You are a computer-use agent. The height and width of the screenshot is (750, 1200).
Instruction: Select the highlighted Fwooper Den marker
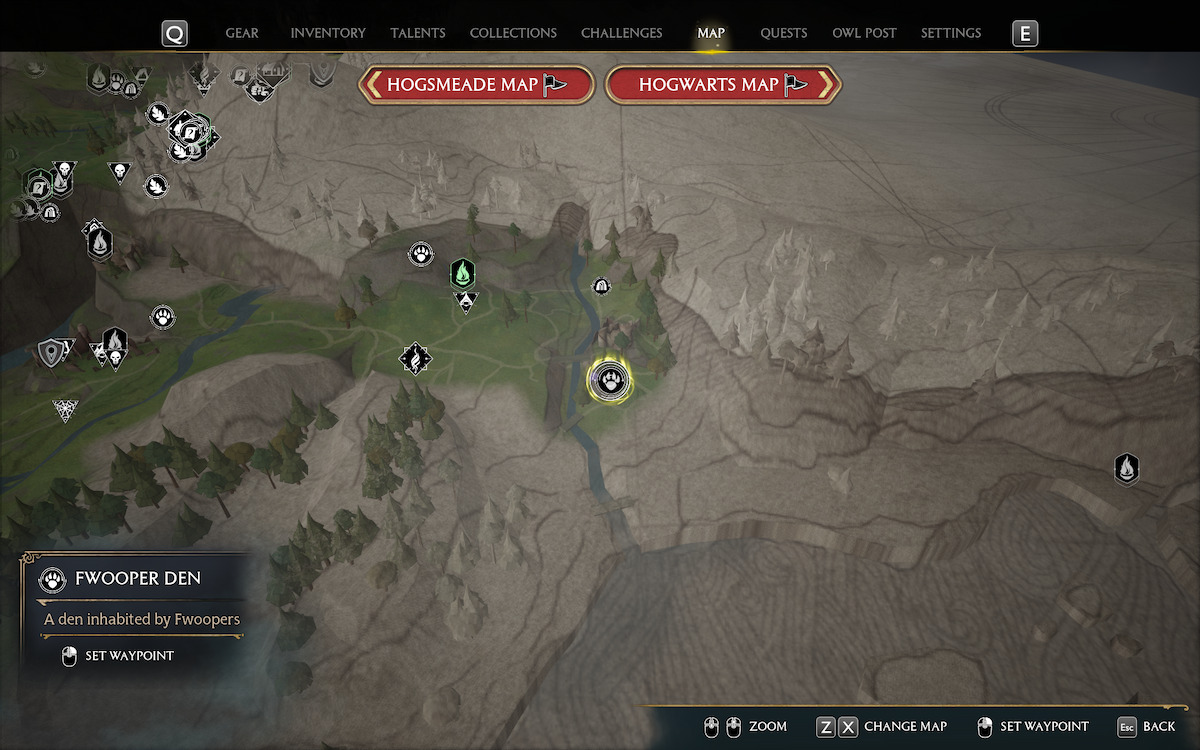(x=609, y=380)
